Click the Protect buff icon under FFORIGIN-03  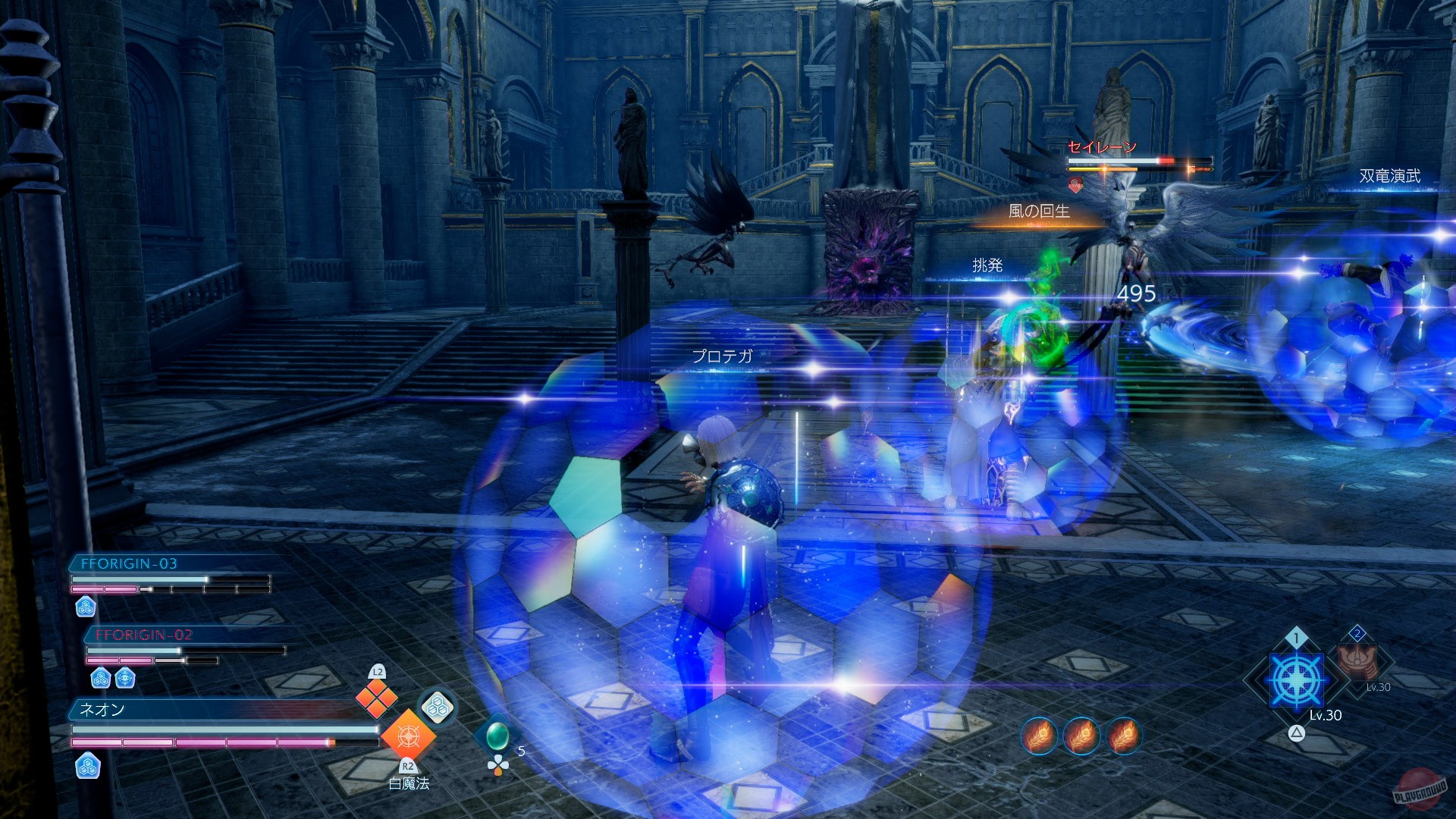tap(87, 607)
